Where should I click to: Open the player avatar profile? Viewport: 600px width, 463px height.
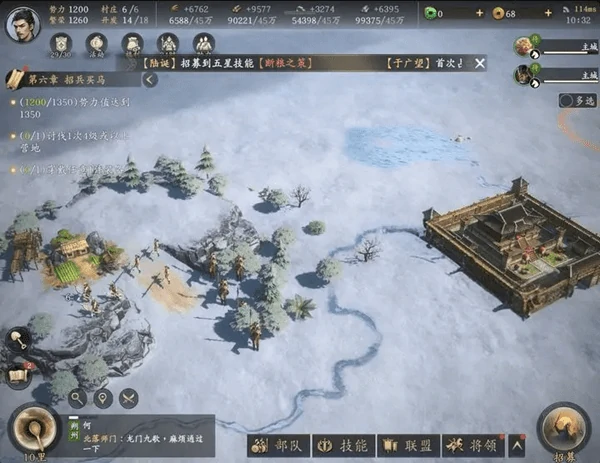tap(22, 22)
